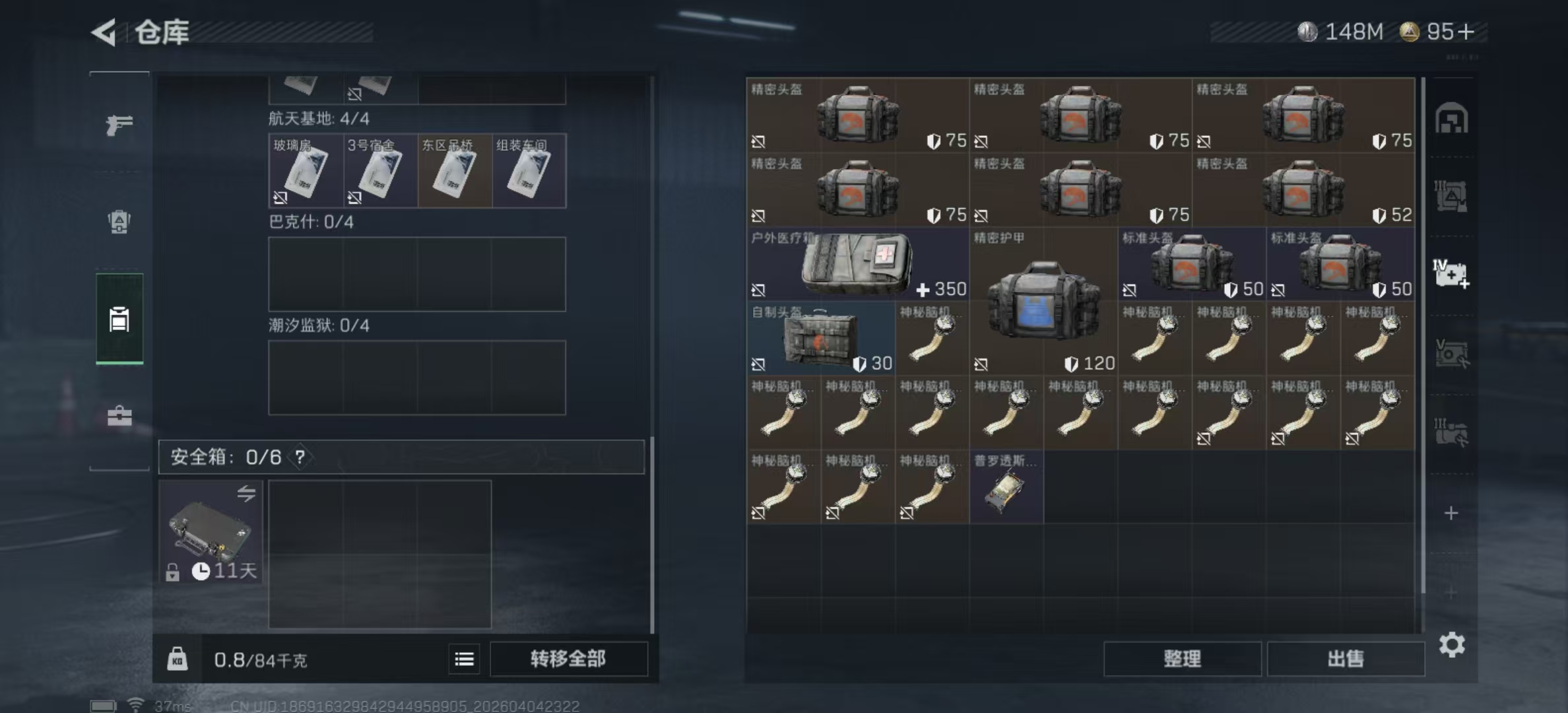This screenshot has height=713, width=1568.
Task: Pick the 东区吊桥 keycard
Action: pos(455,171)
